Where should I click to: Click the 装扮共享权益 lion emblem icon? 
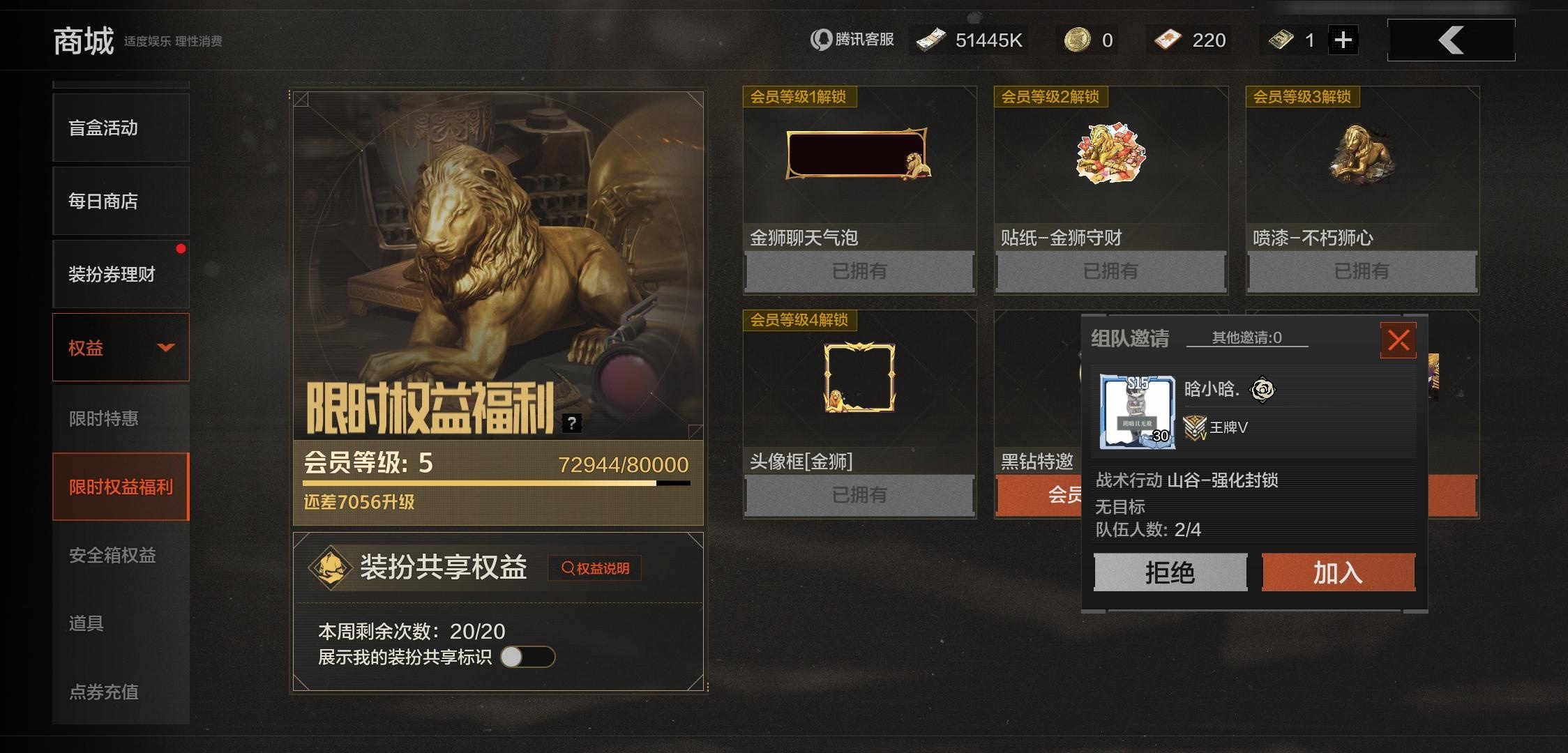point(329,566)
